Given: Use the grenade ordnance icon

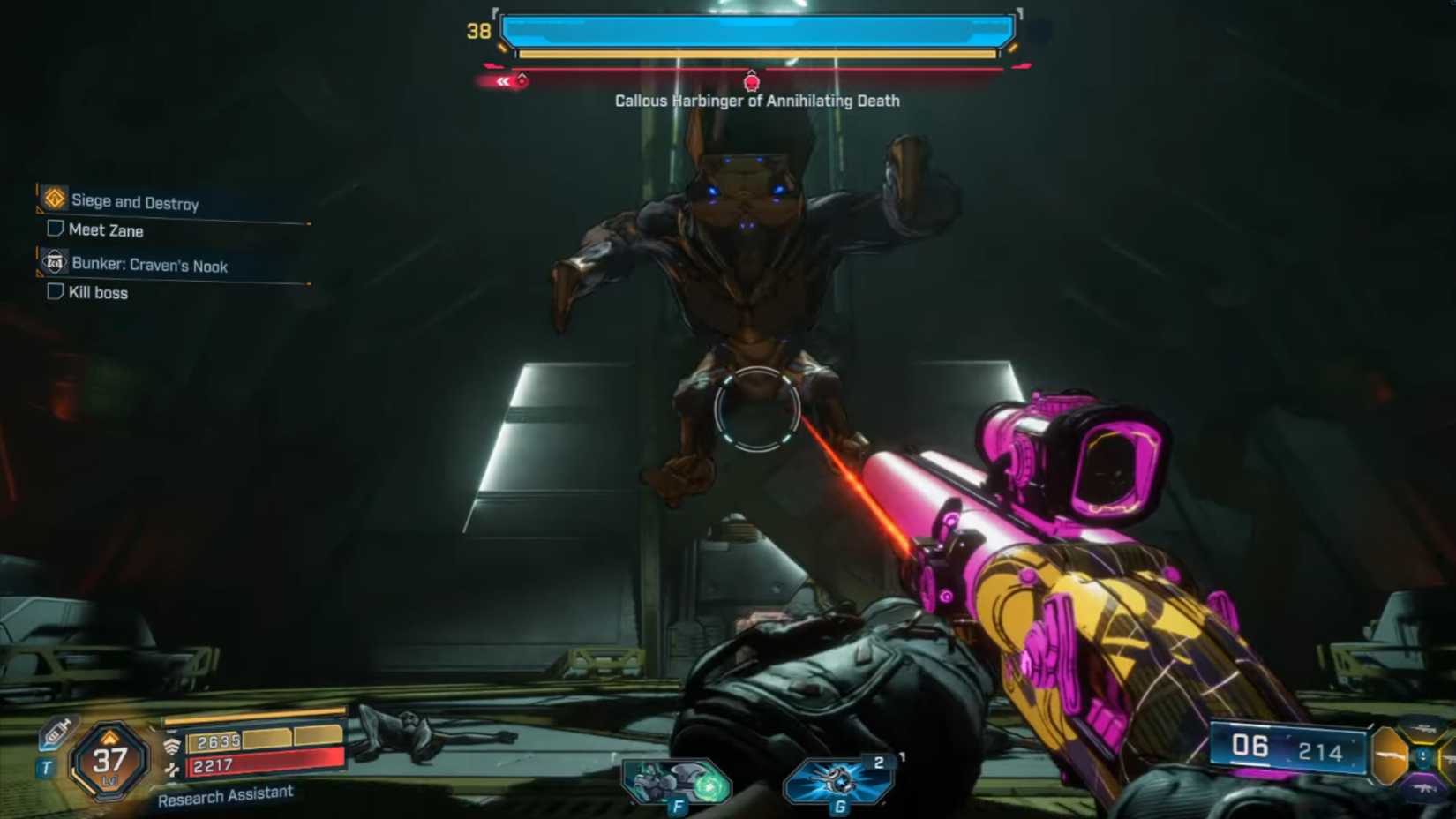Looking at the screenshot, I should [837, 781].
